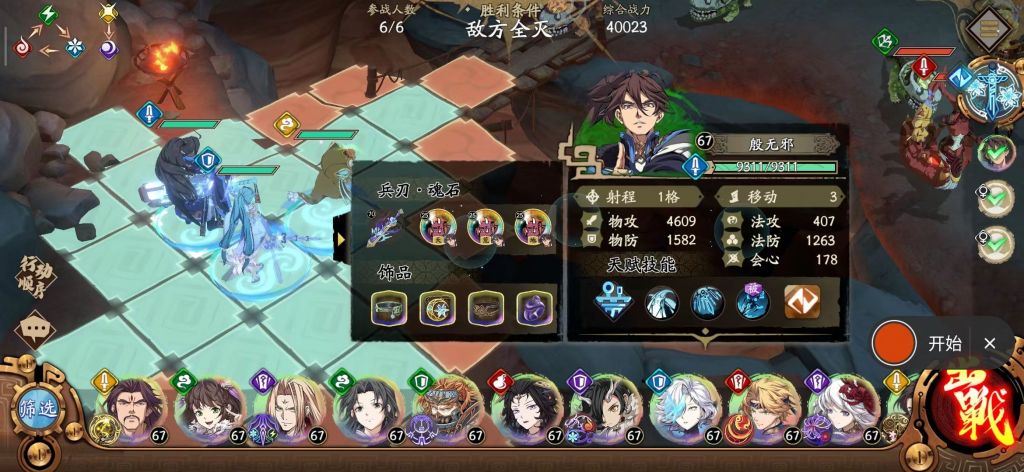Close the recording overlay with the X
Screen dimensions: 1024x472
(989, 343)
